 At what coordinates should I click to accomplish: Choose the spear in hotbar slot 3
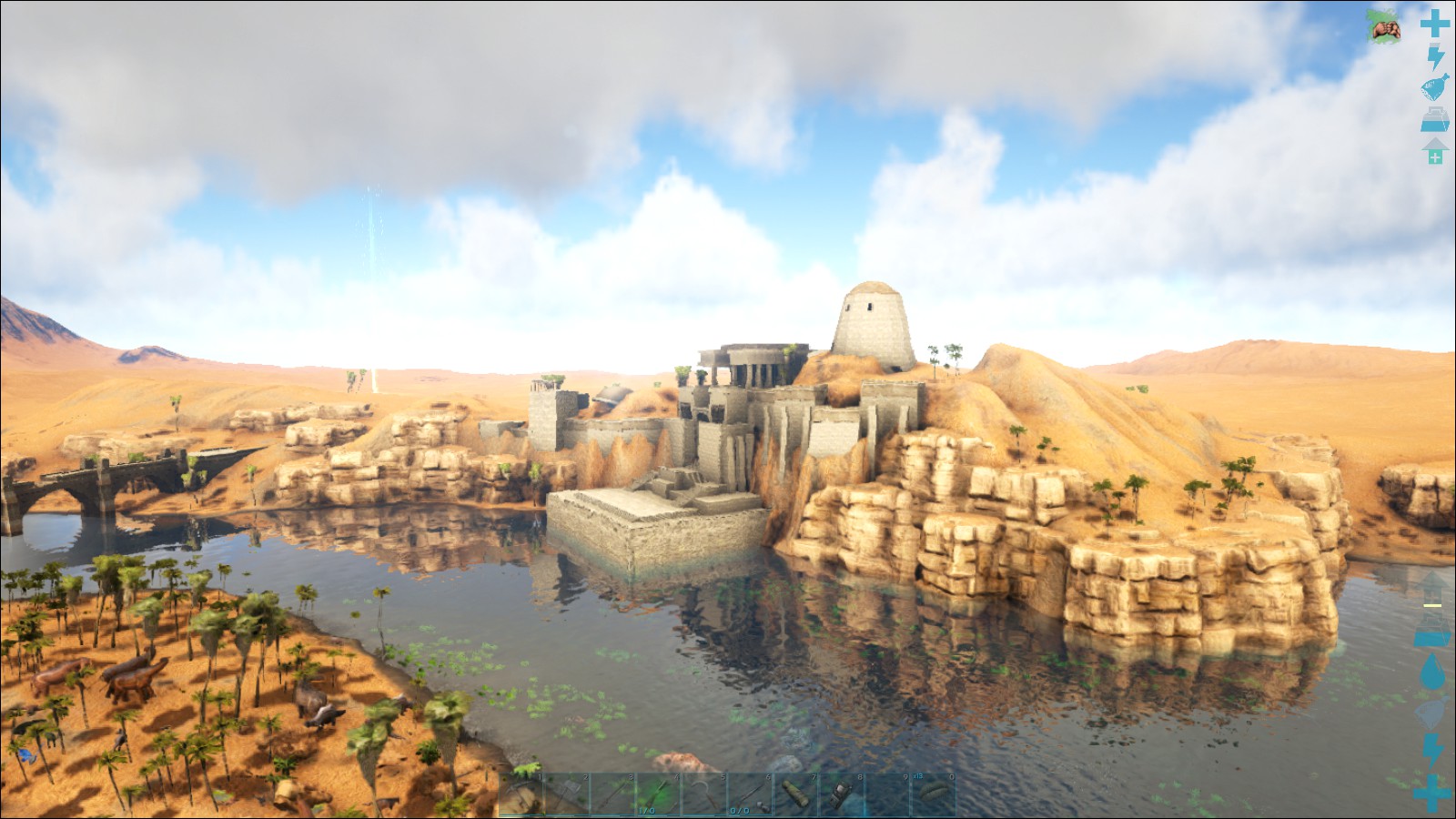coord(612,794)
